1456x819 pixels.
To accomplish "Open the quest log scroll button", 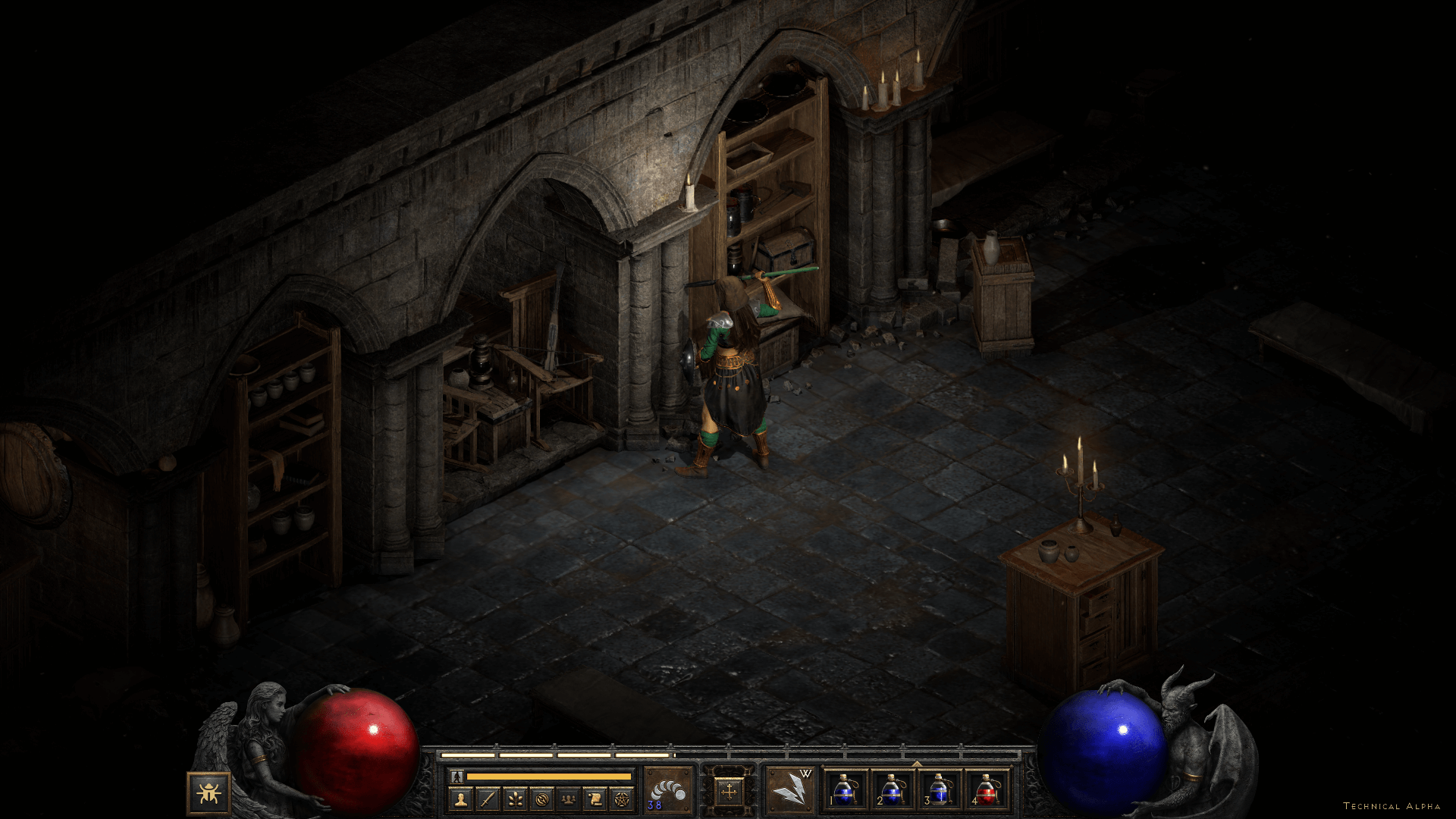I will tap(595, 799).
